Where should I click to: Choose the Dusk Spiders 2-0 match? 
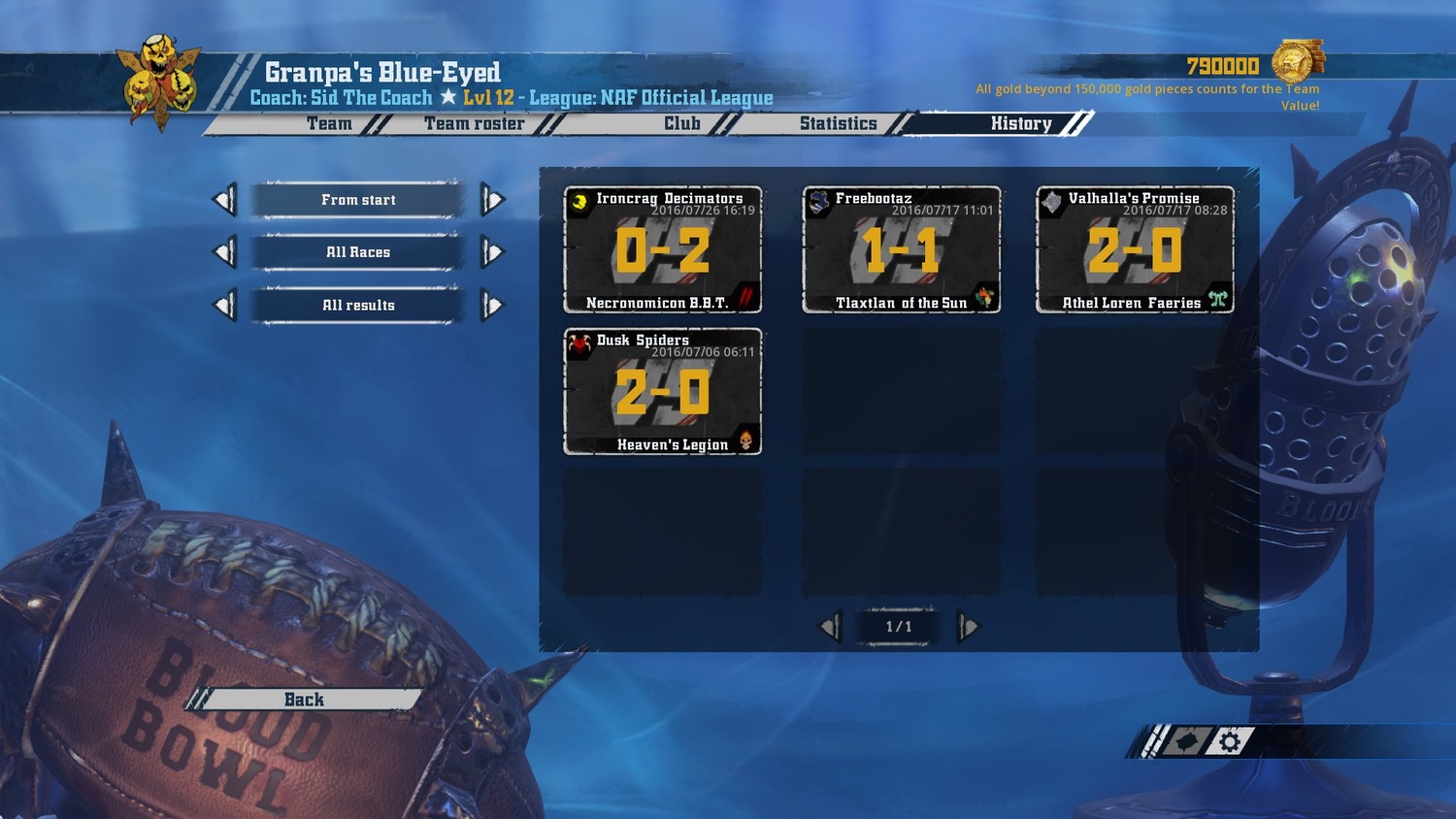662,392
